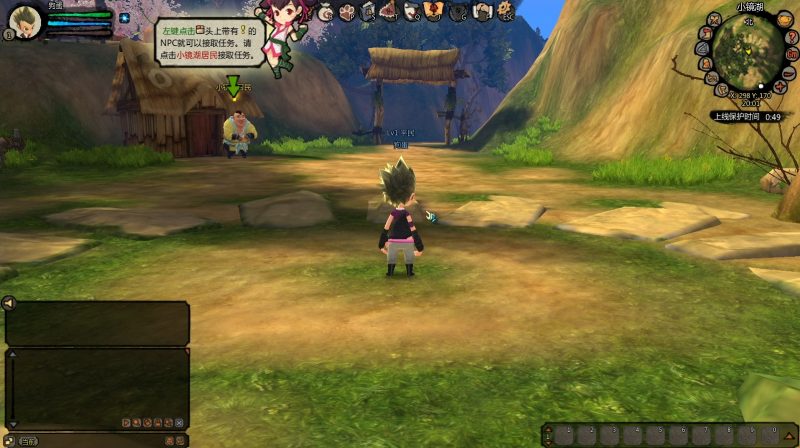Click the orange basket icon above minimap

coord(784,19)
